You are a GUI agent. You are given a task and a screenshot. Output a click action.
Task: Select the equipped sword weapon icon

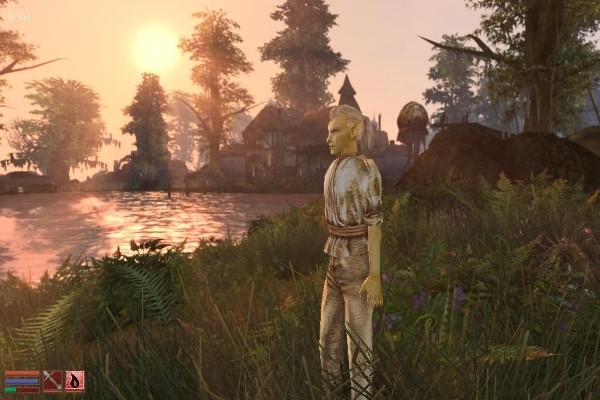(x=52, y=381)
